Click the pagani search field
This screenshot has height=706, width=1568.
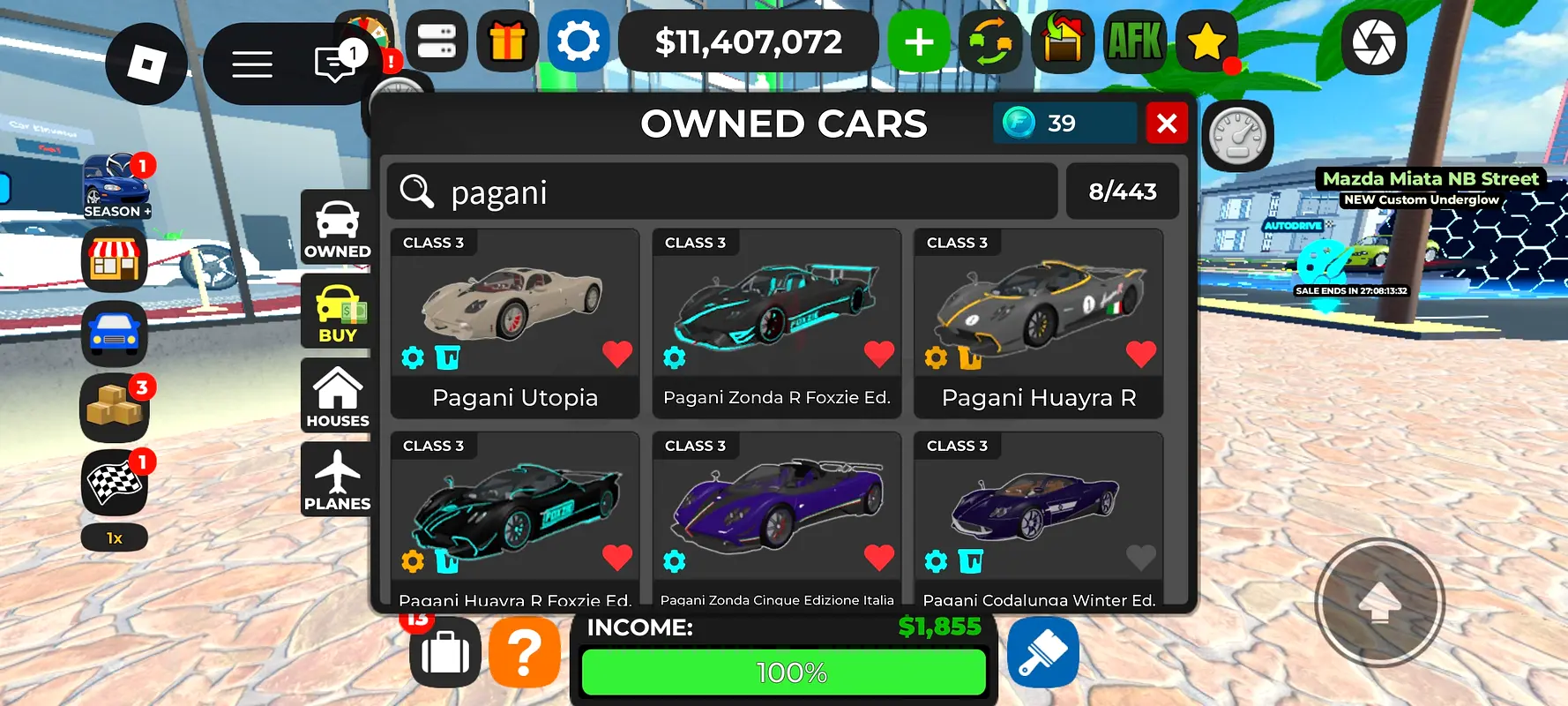(x=721, y=192)
